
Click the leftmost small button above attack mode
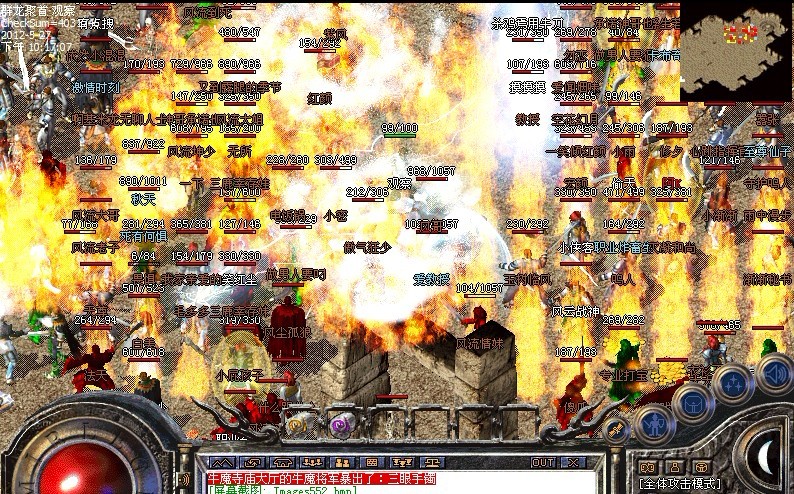coord(647,466)
